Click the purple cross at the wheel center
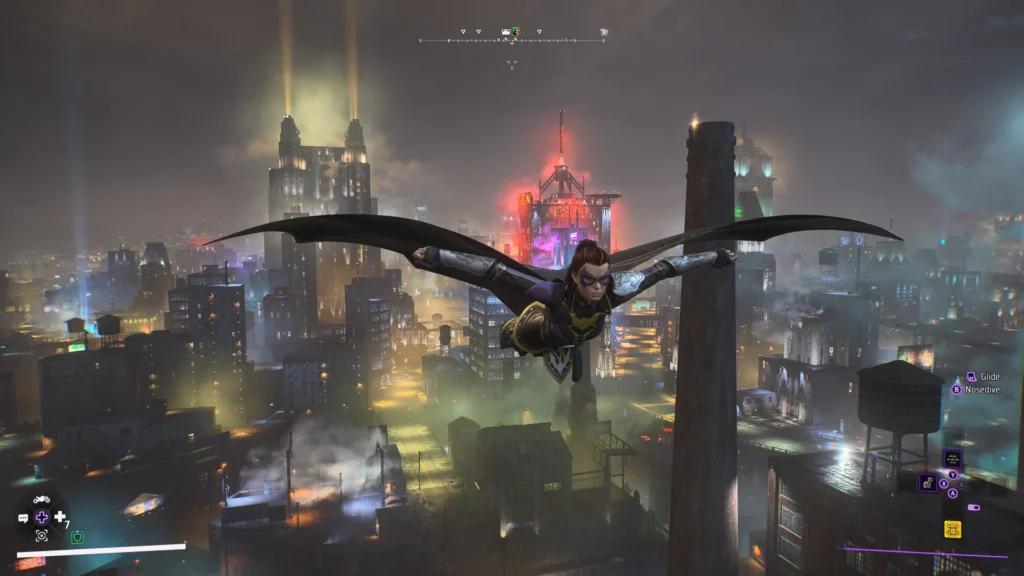 tap(42, 517)
